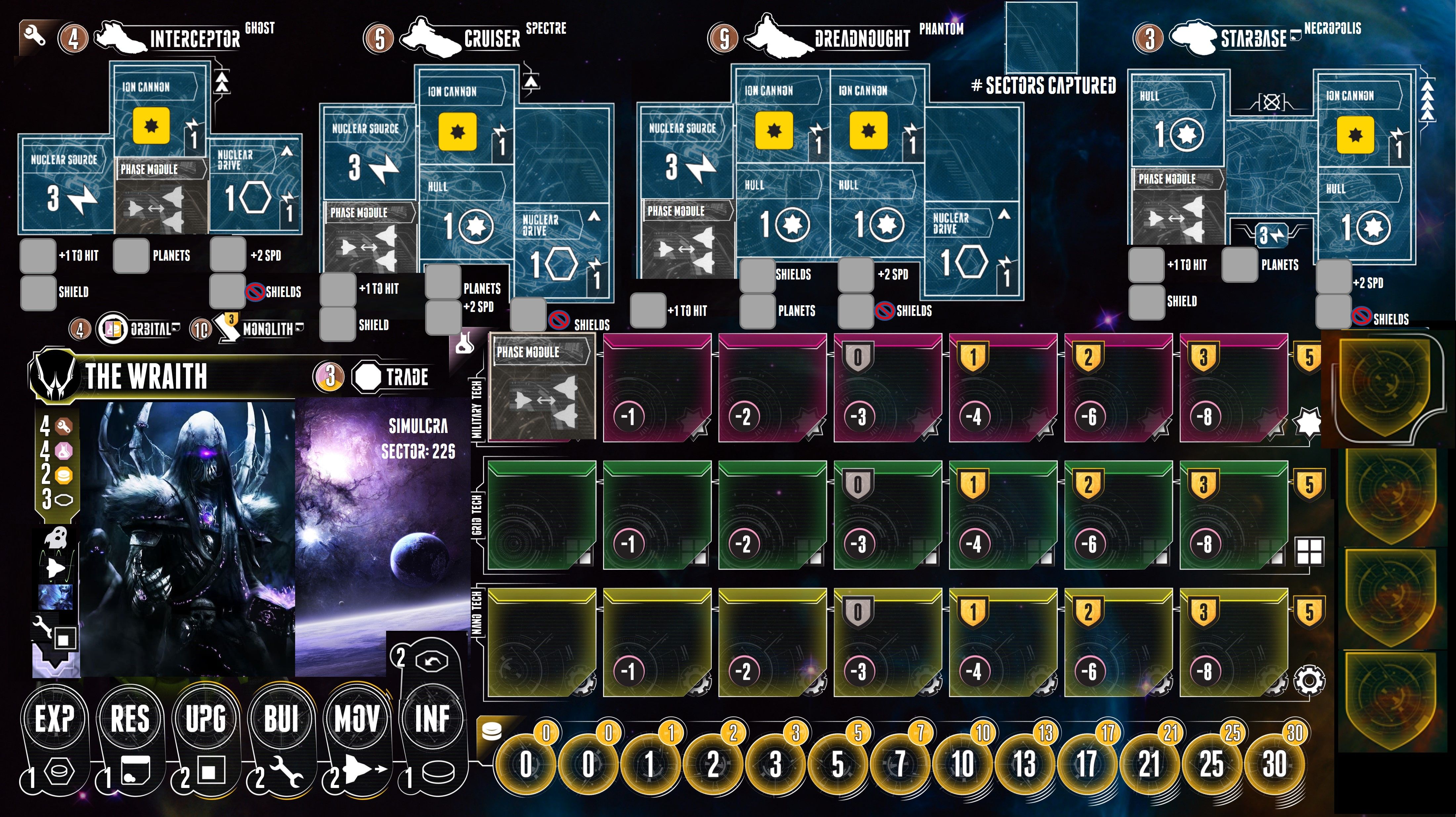Select the MOV move action
The width and height of the screenshot is (1456, 817).
pyautogui.click(x=357, y=719)
